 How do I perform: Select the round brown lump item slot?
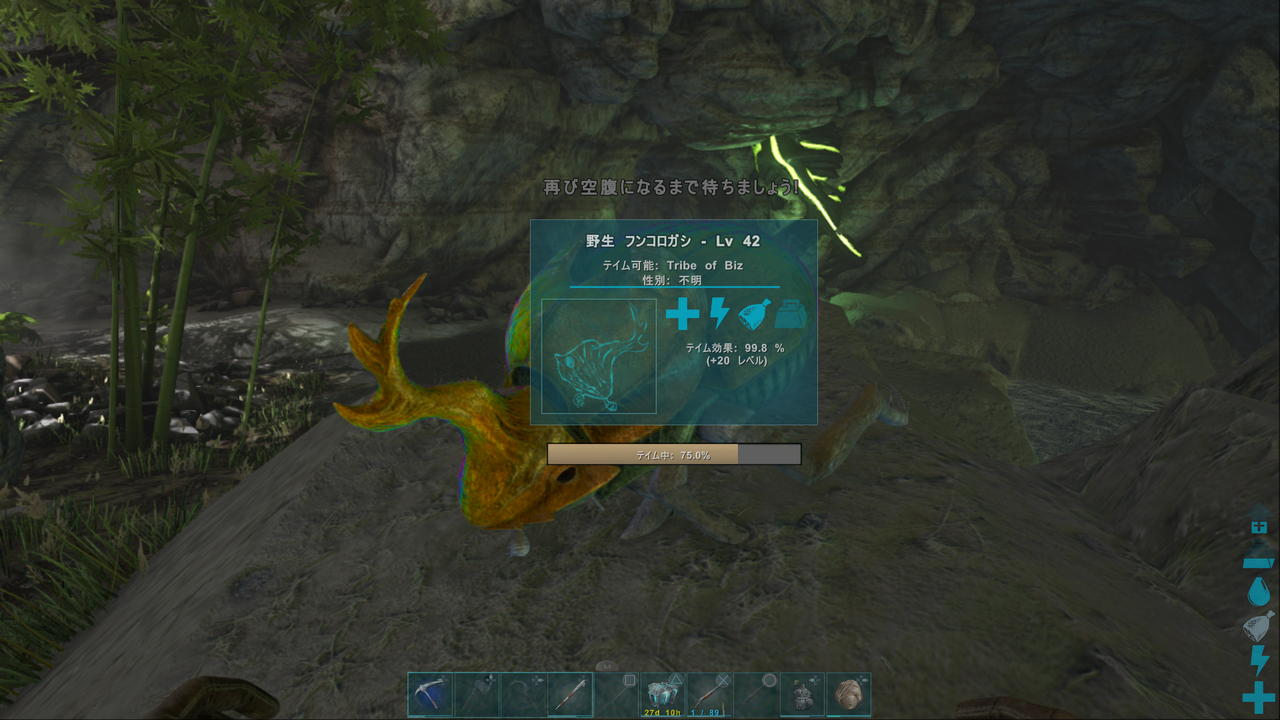tap(849, 694)
